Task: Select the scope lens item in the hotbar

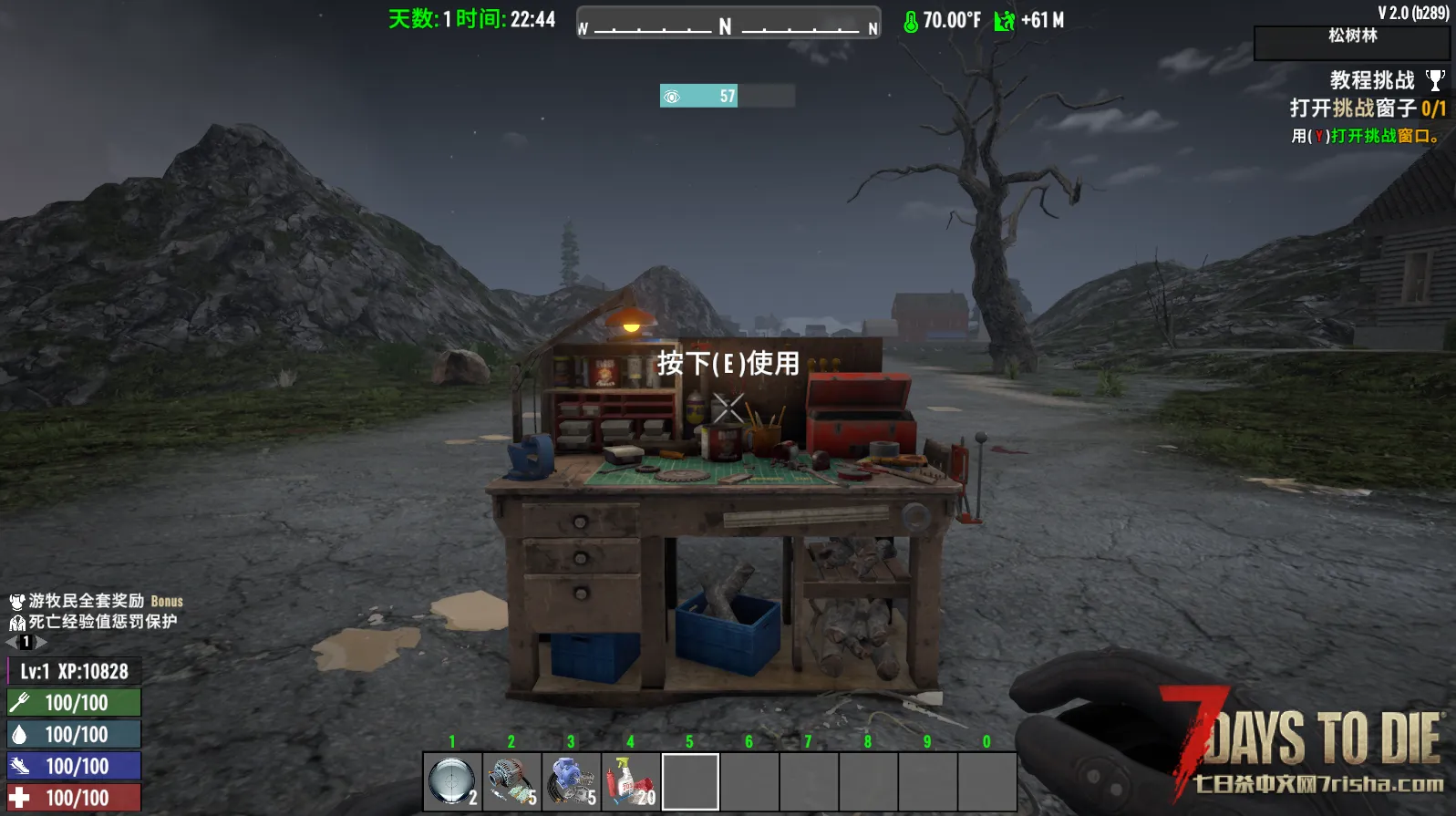Action: pos(452,781)
